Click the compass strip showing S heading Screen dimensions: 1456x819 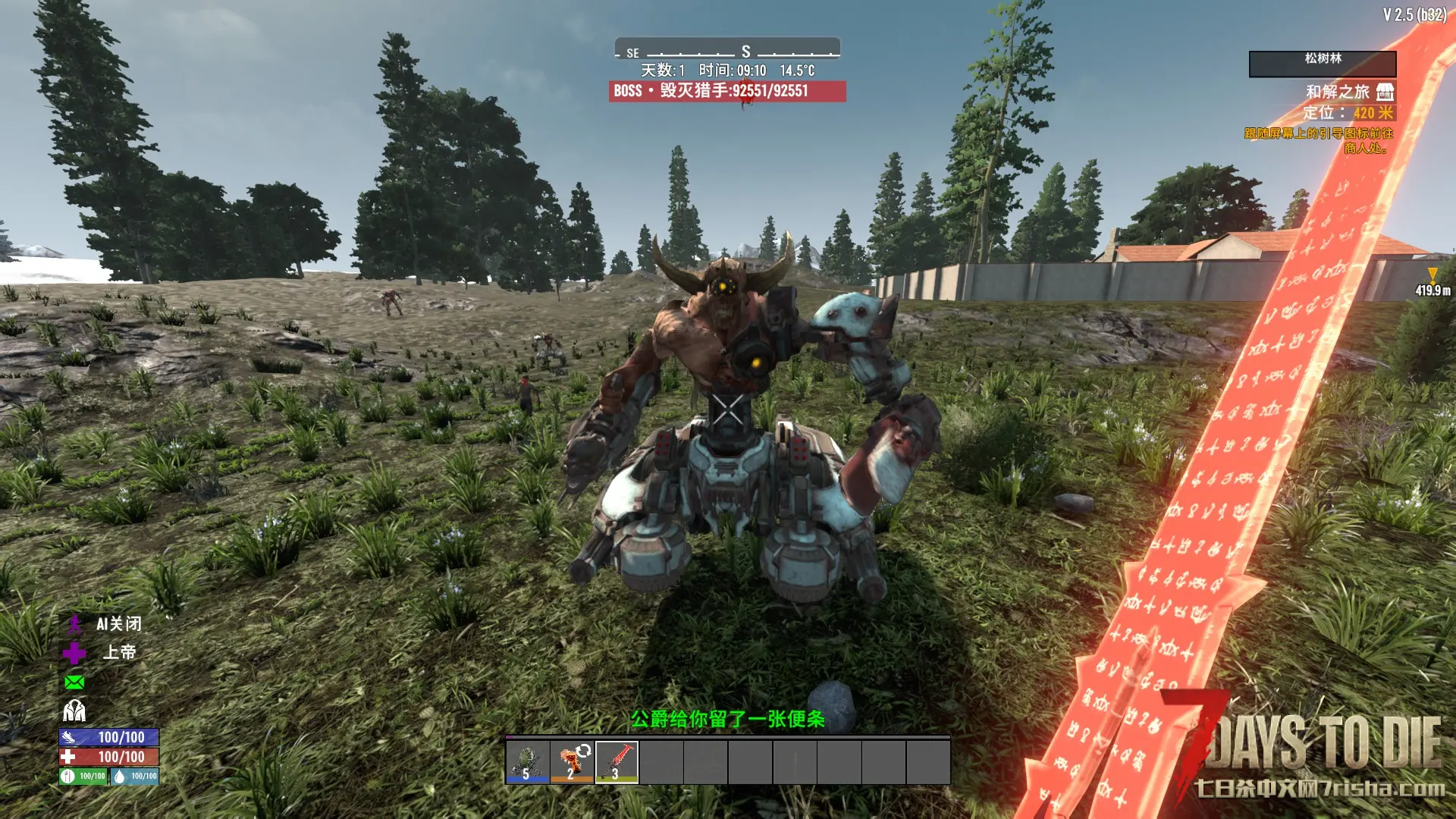727,51
